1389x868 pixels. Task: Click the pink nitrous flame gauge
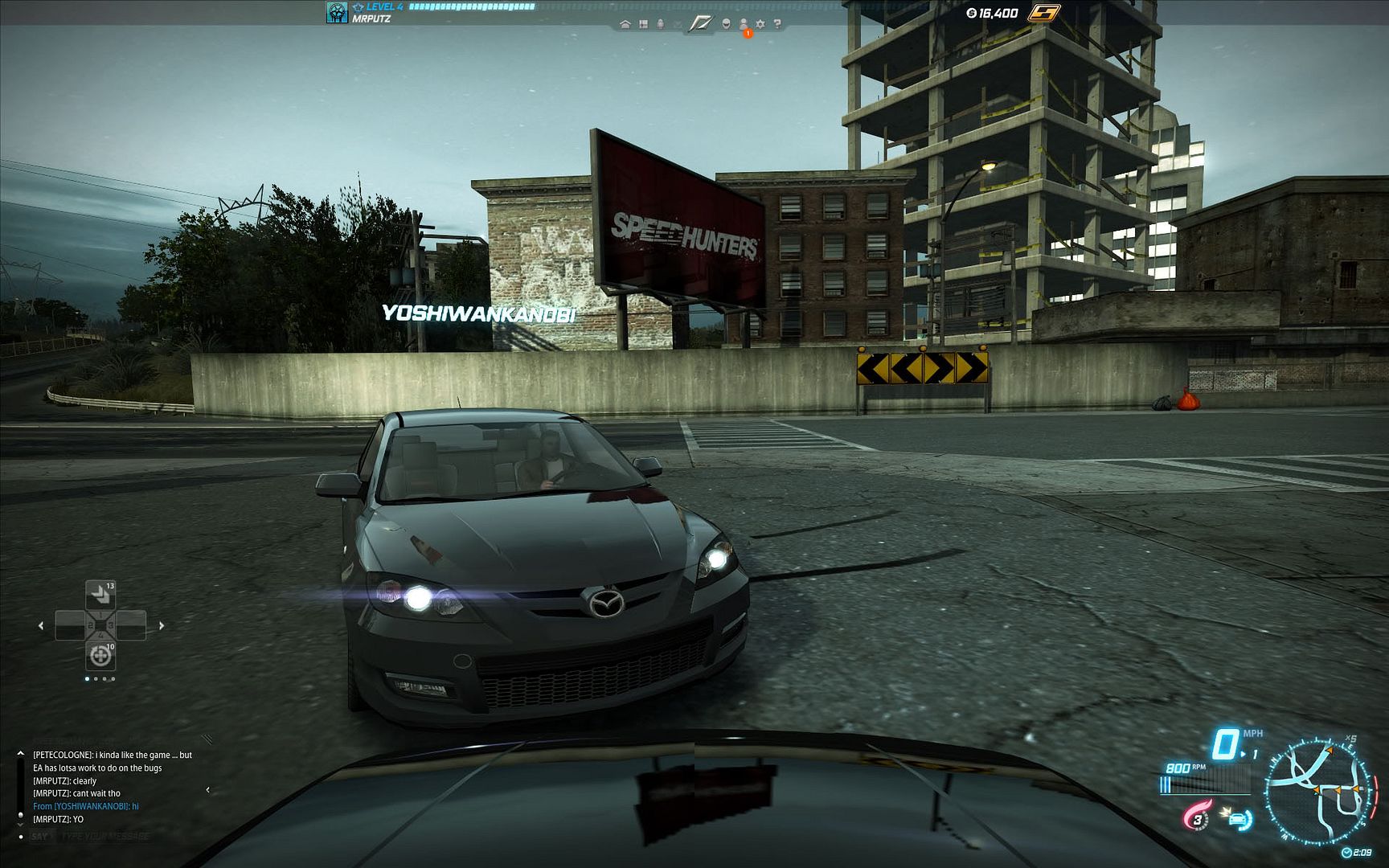click(x=1196, y=818)
